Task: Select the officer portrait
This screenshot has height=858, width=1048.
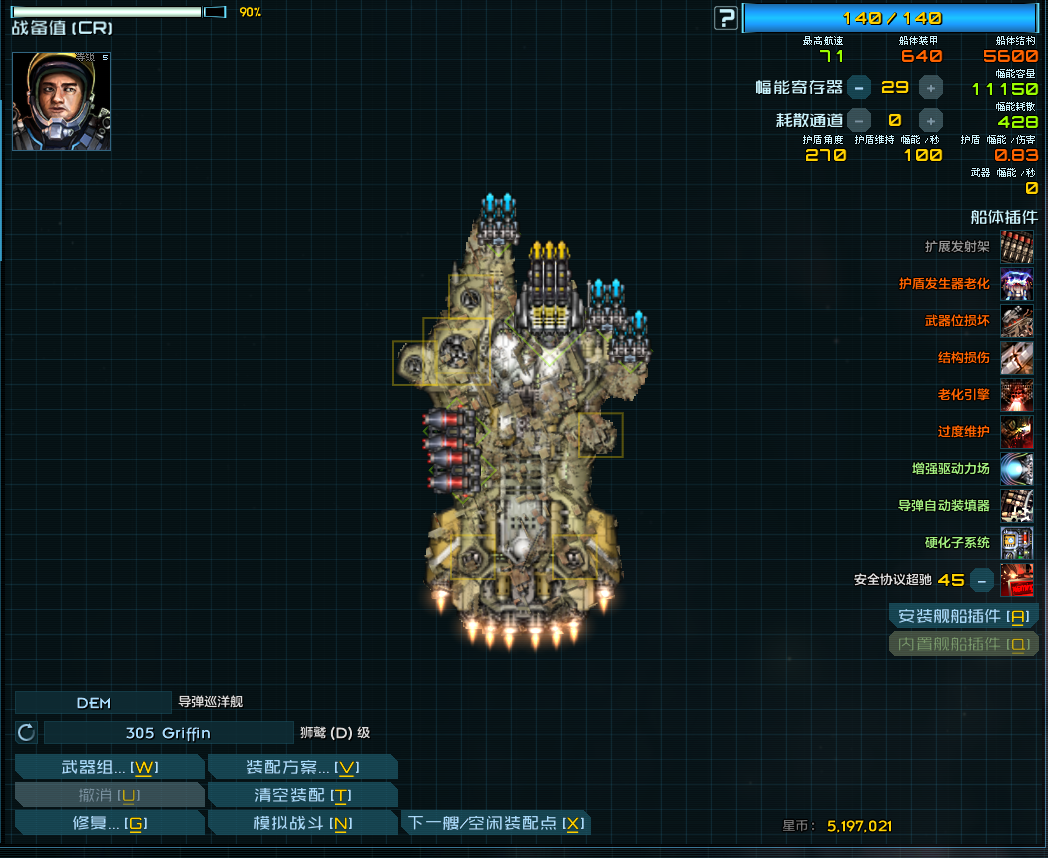Action: (x=61, y=101)
